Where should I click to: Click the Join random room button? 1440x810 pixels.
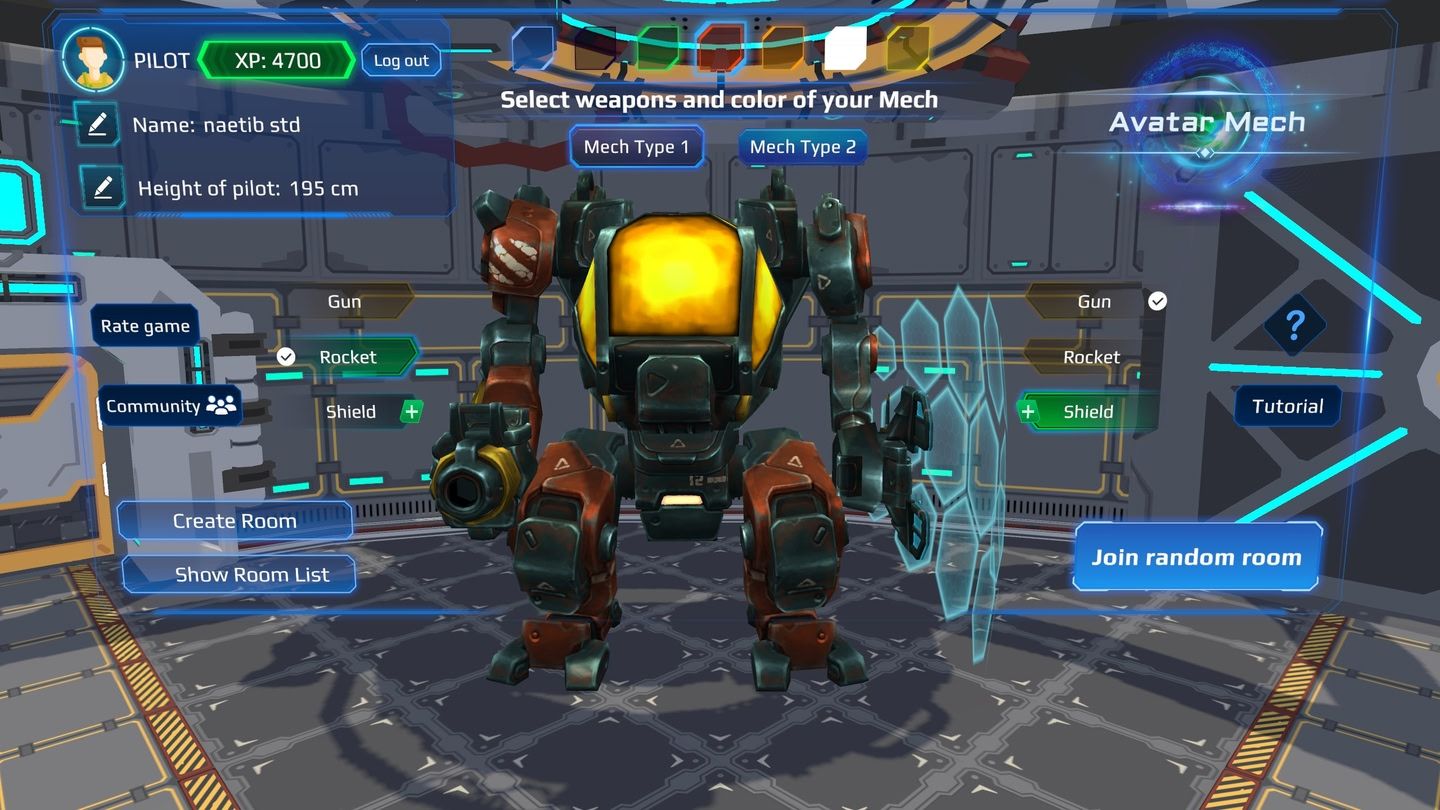point(1196,558)
